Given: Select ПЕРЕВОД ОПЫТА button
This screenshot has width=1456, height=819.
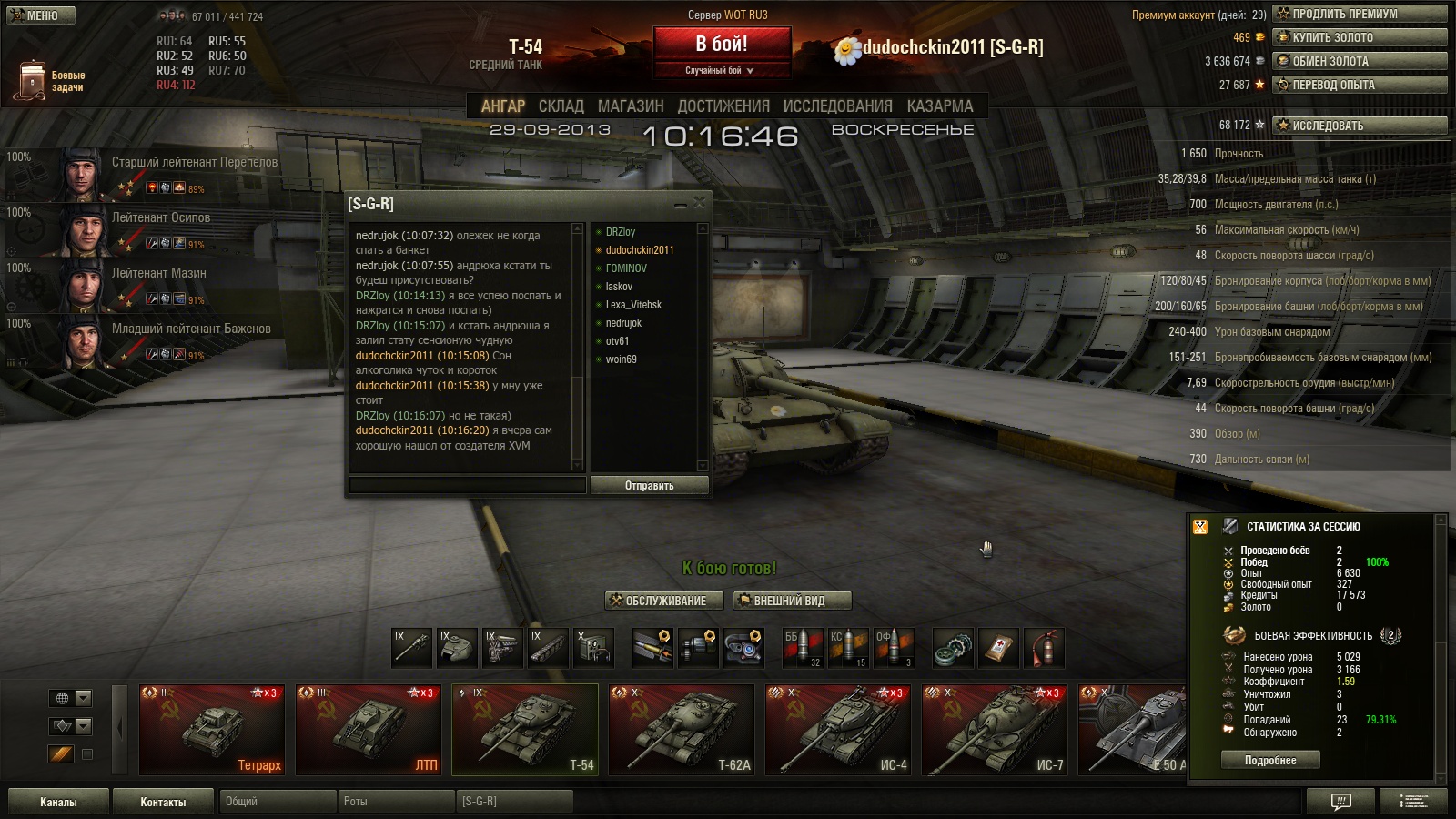Looking at the screenshot, I should [1360, 85].
